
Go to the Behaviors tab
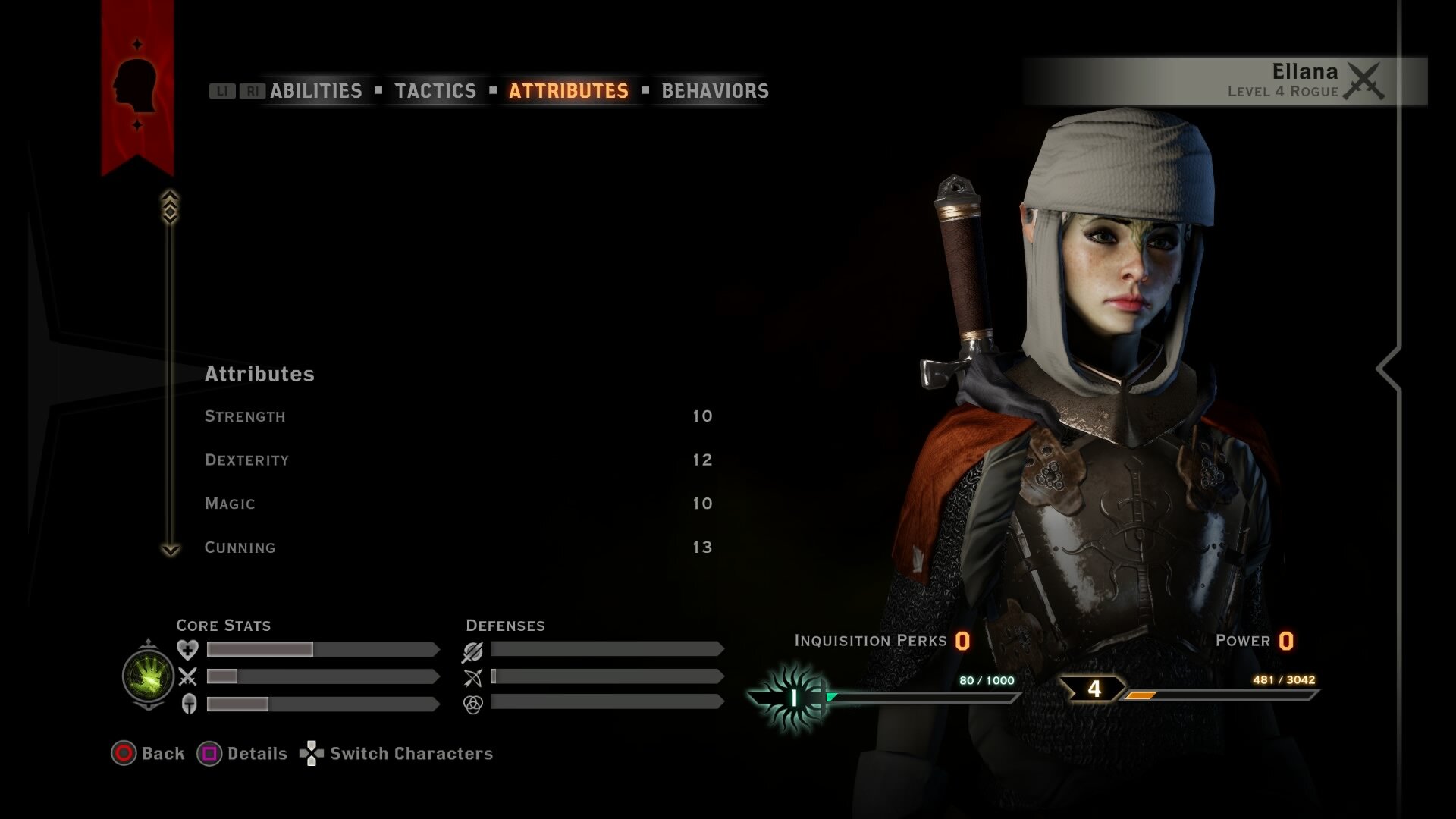pyautogui.click(x=714, y=91)
